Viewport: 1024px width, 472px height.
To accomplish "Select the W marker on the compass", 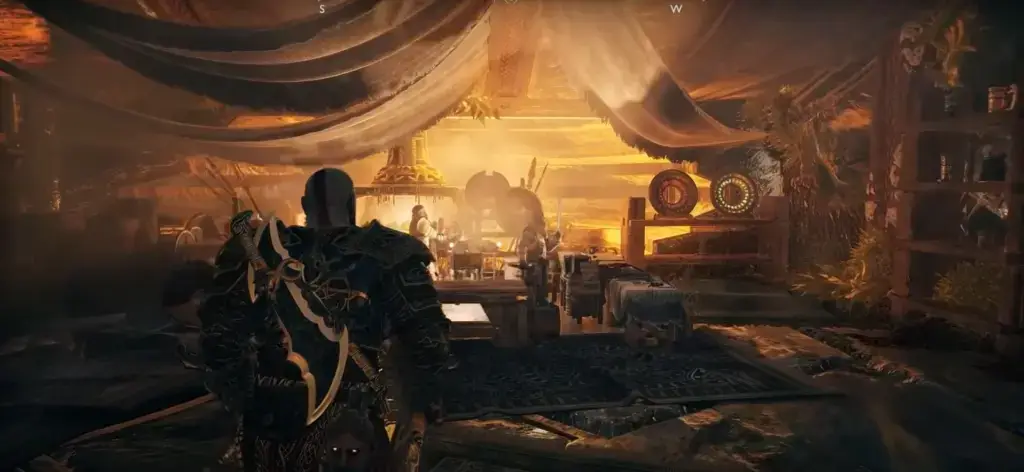I will pyautogui.click(x=676, y=8).
